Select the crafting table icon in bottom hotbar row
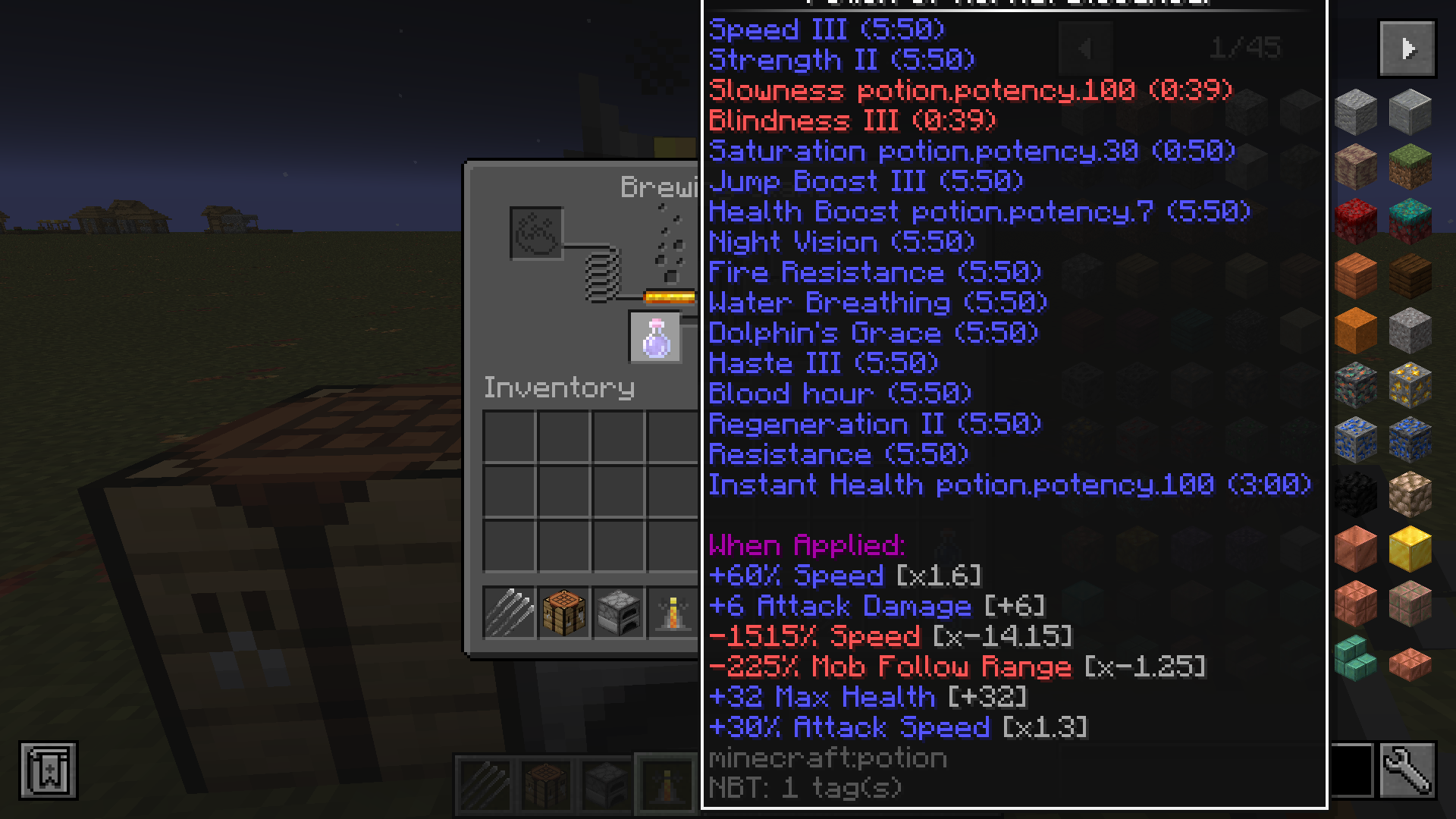The height and width of the screenshot is (819, 1456). 544,785
